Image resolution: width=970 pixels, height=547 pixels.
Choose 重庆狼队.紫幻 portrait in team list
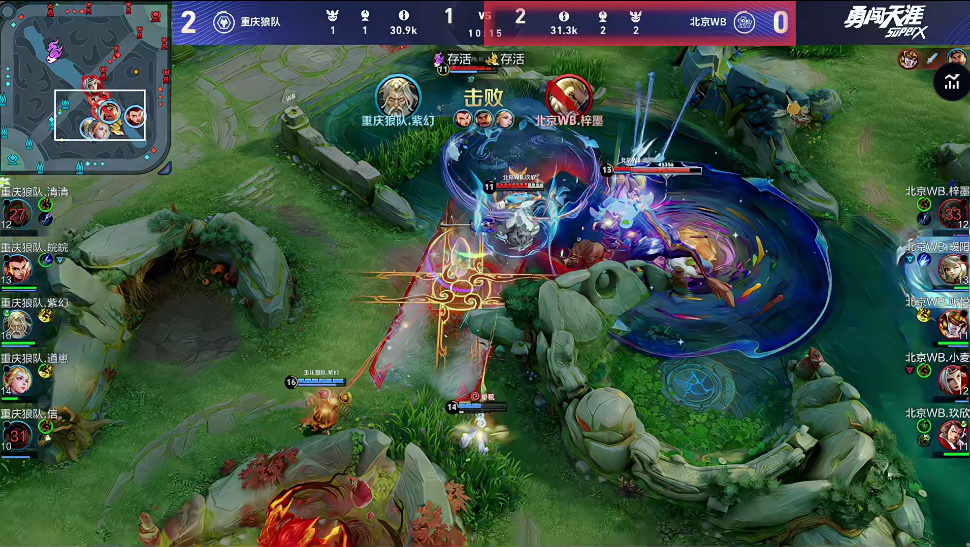[x=18, y=324]
